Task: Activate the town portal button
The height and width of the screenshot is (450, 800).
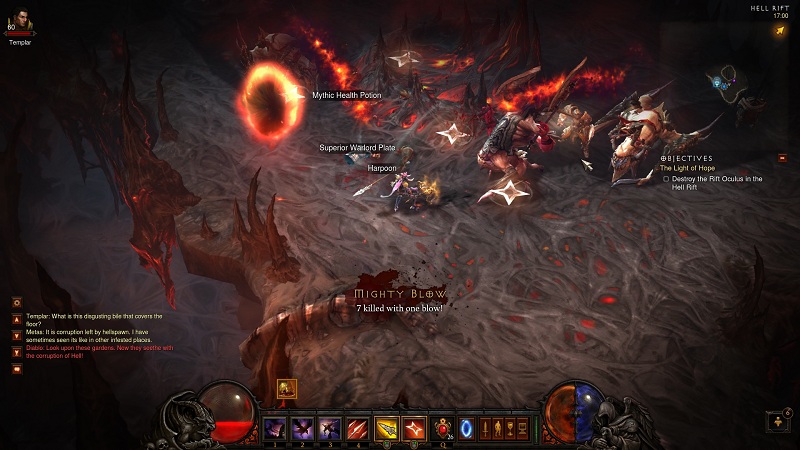Action: (466, 428)
